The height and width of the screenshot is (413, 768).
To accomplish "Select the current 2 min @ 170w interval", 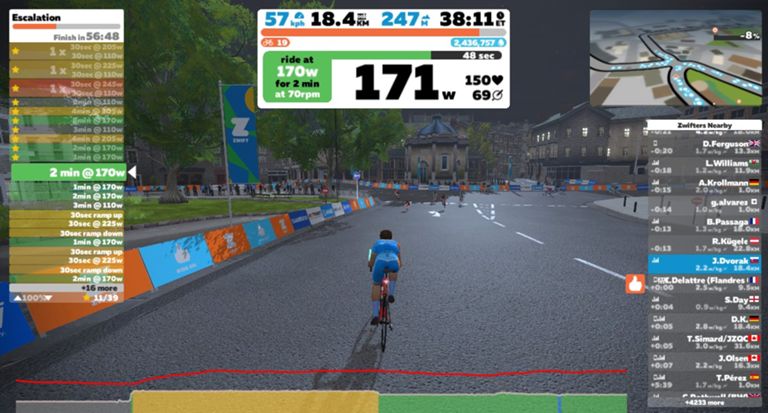I will coord(66,172).
